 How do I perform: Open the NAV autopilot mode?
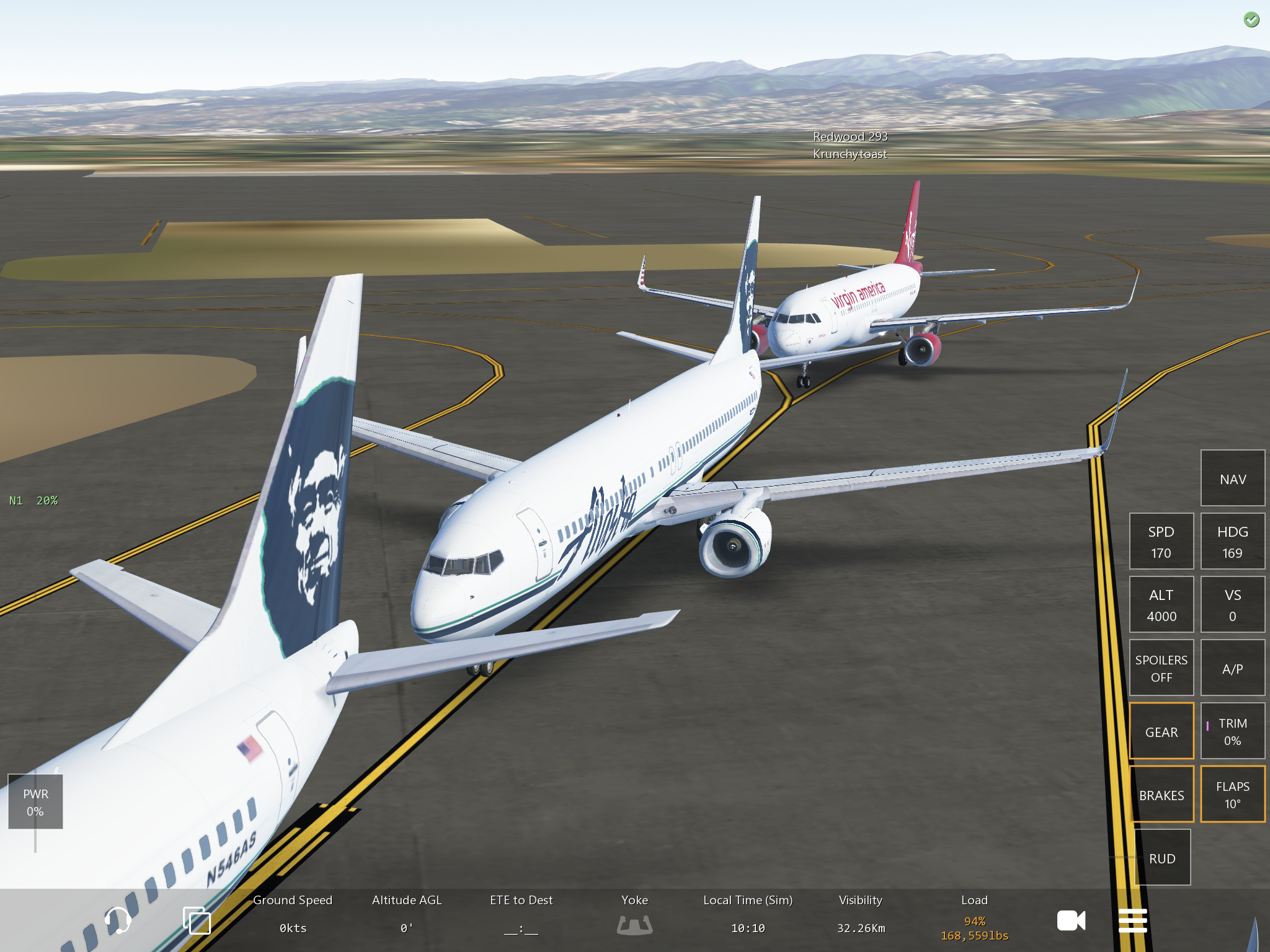coord(1232,478)
